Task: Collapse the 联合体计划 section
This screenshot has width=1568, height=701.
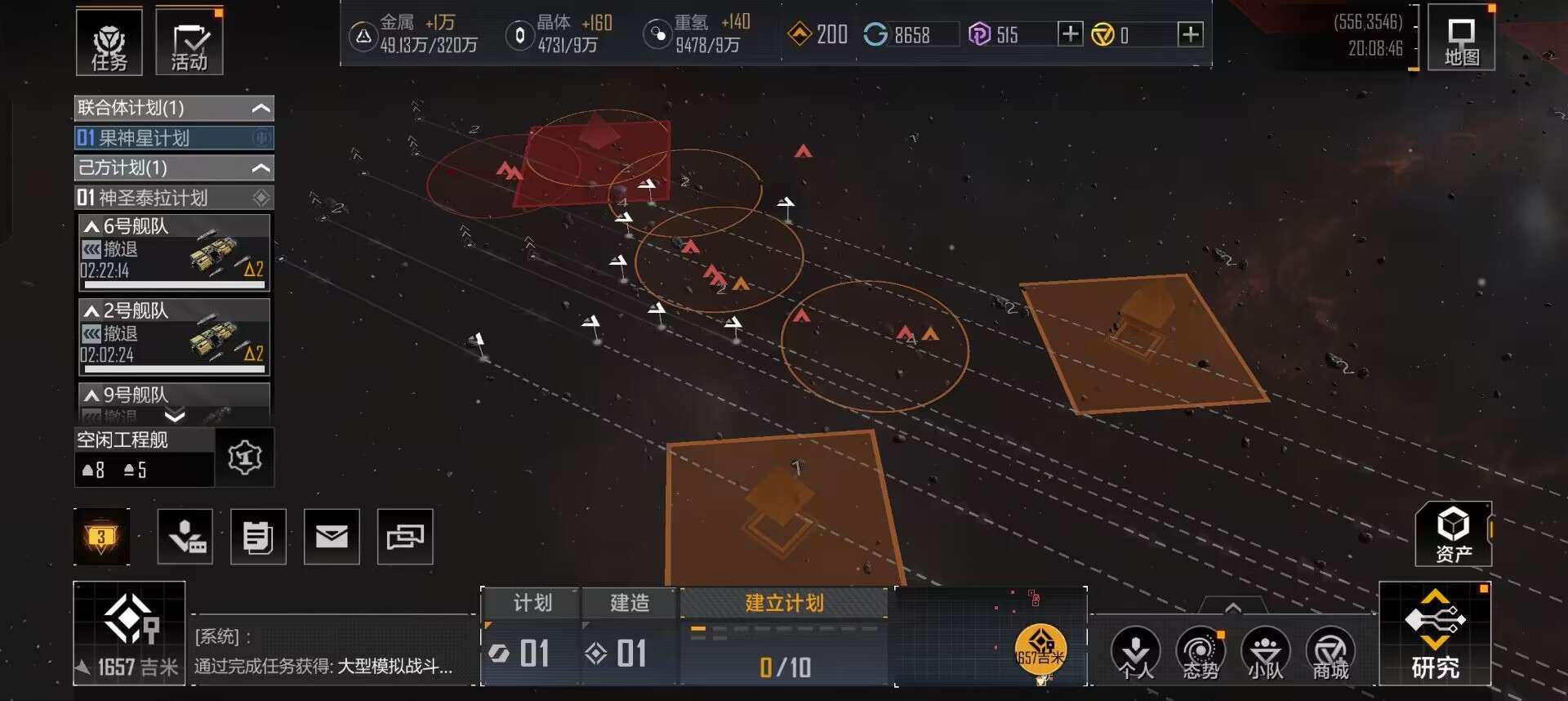Action: pos(261,108)
